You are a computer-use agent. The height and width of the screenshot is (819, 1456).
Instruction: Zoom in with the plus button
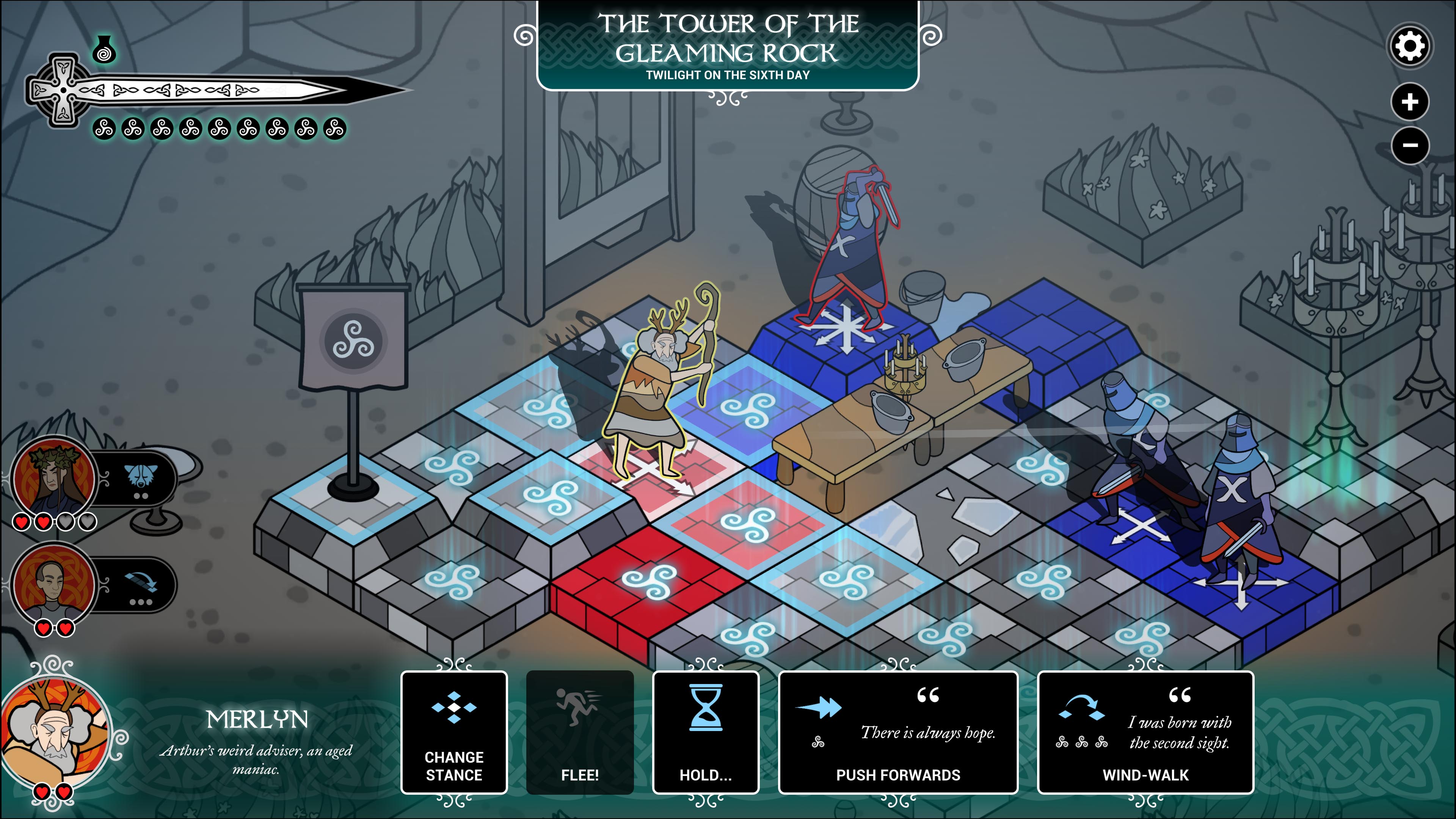point(1410,102)
